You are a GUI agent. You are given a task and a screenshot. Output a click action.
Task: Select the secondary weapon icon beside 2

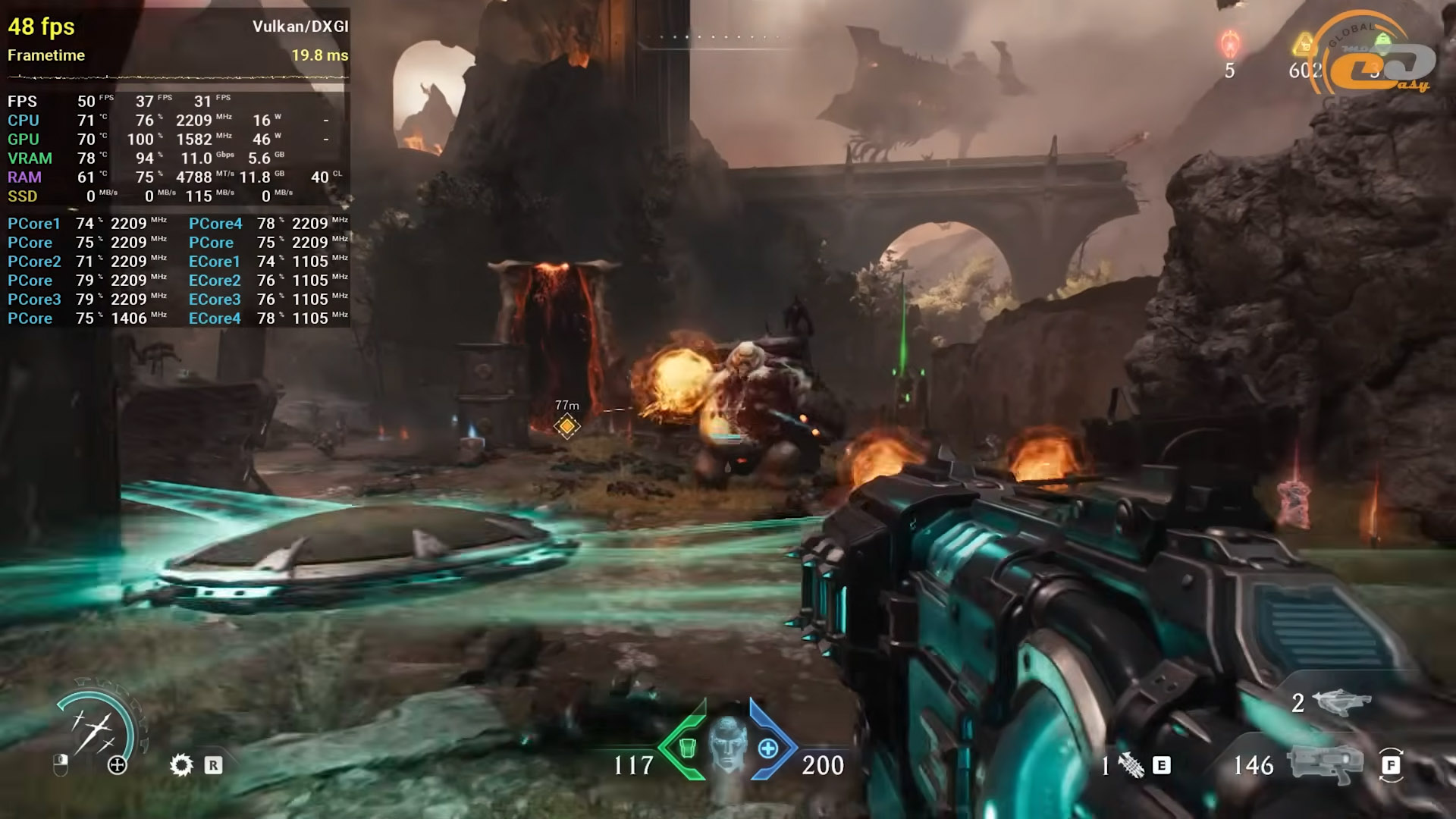point(1344,702)
